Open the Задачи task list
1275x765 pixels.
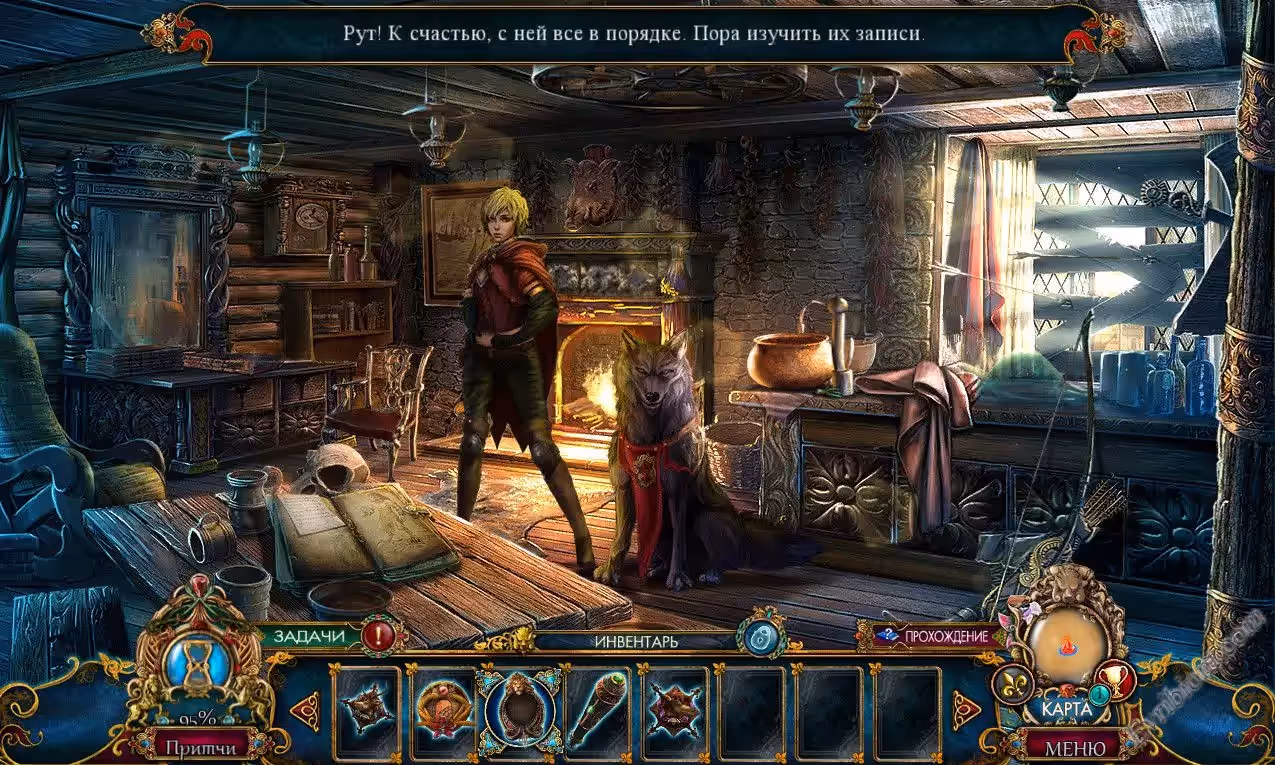pos(308,635)
